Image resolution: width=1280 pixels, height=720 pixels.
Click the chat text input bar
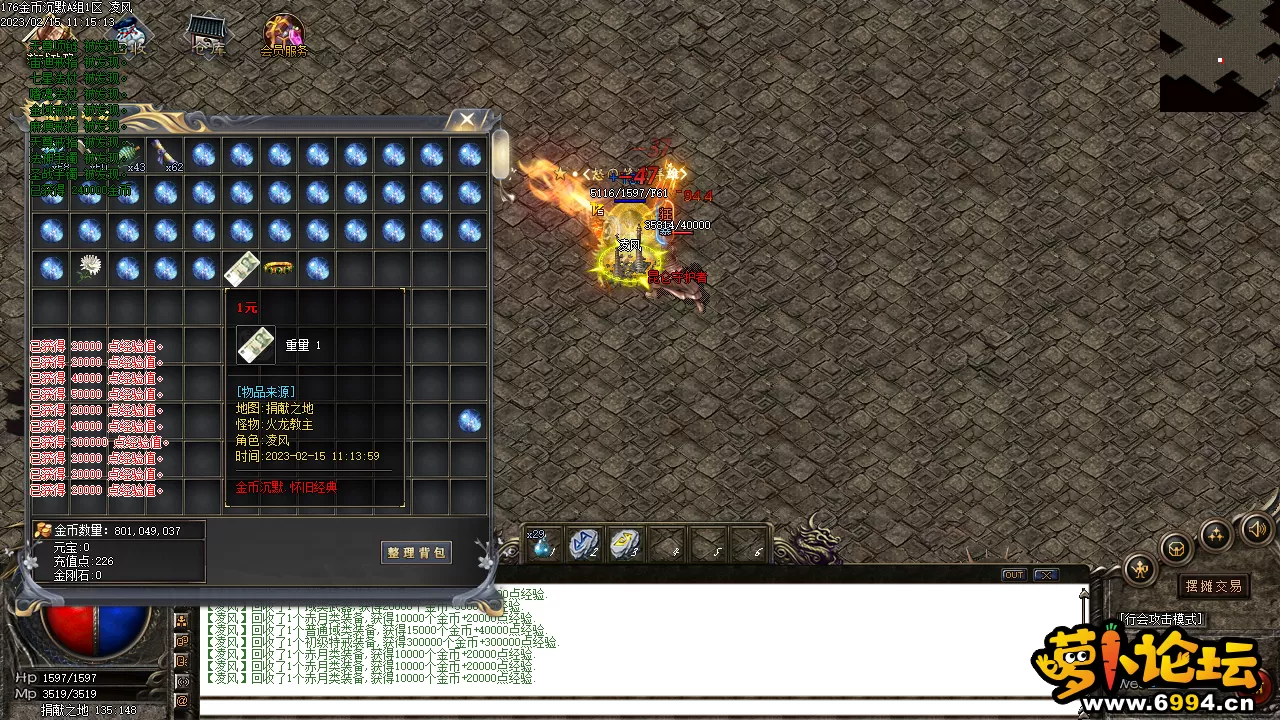point(640,707)
